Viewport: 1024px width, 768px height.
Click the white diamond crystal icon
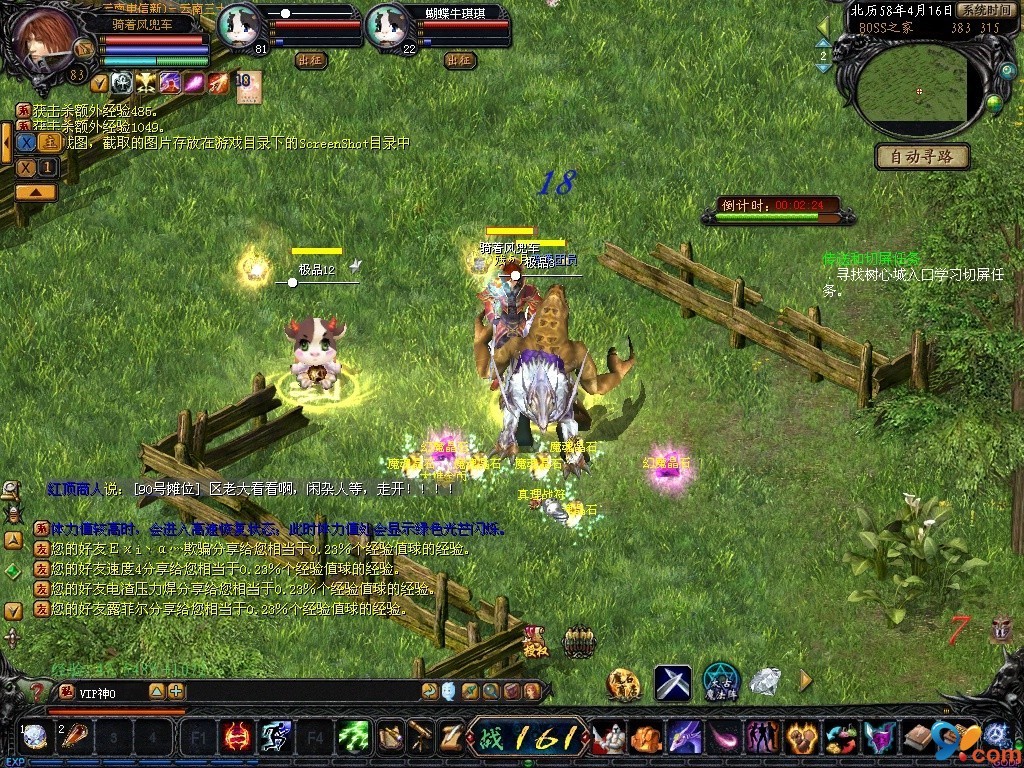(x=765, y=682)
